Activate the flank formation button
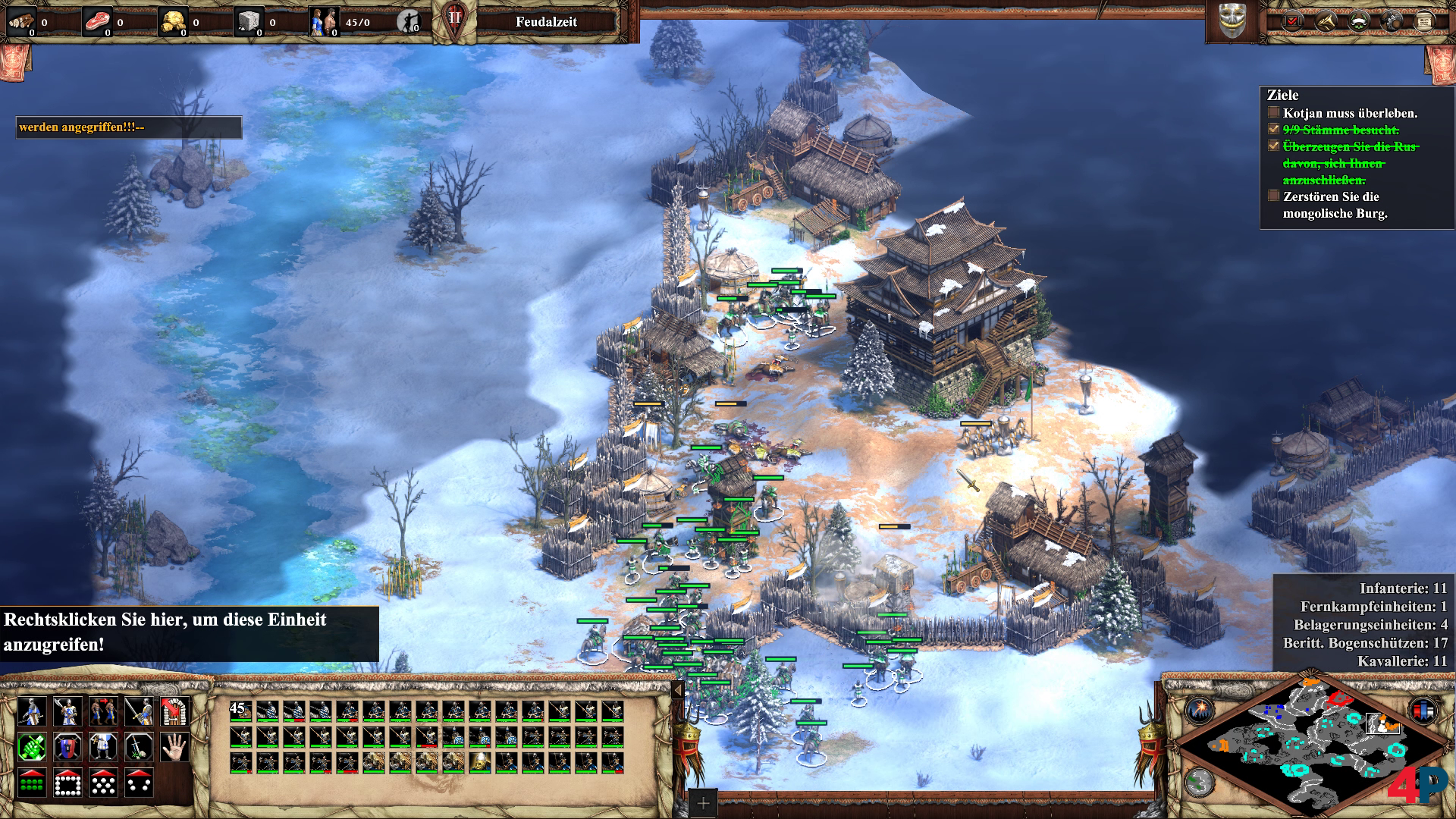The height and width of the screenshot is (819, 1456). pyautogui.click(x=140, y=783)
